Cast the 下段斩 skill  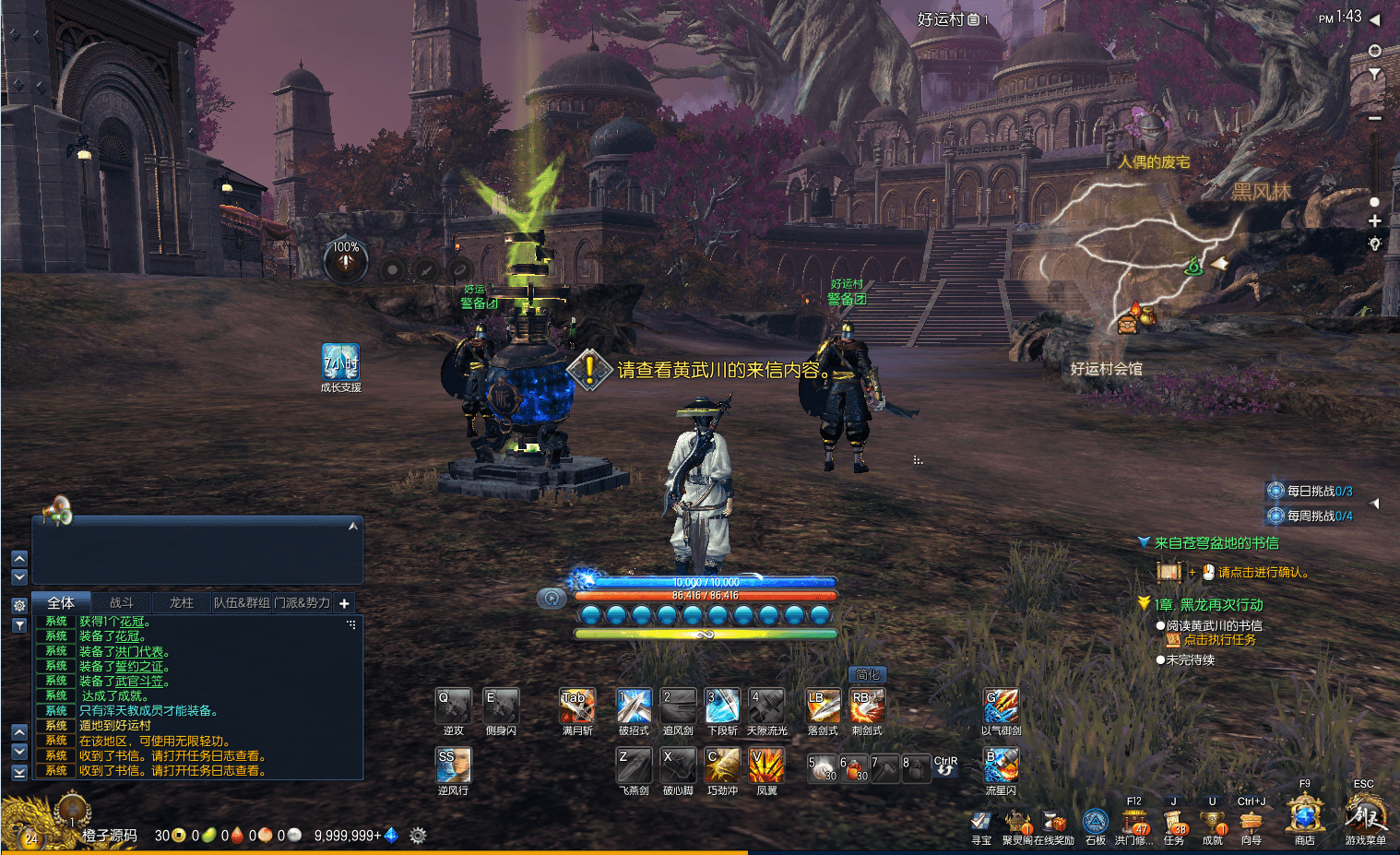pyautogui.click(x=722, y=707)
